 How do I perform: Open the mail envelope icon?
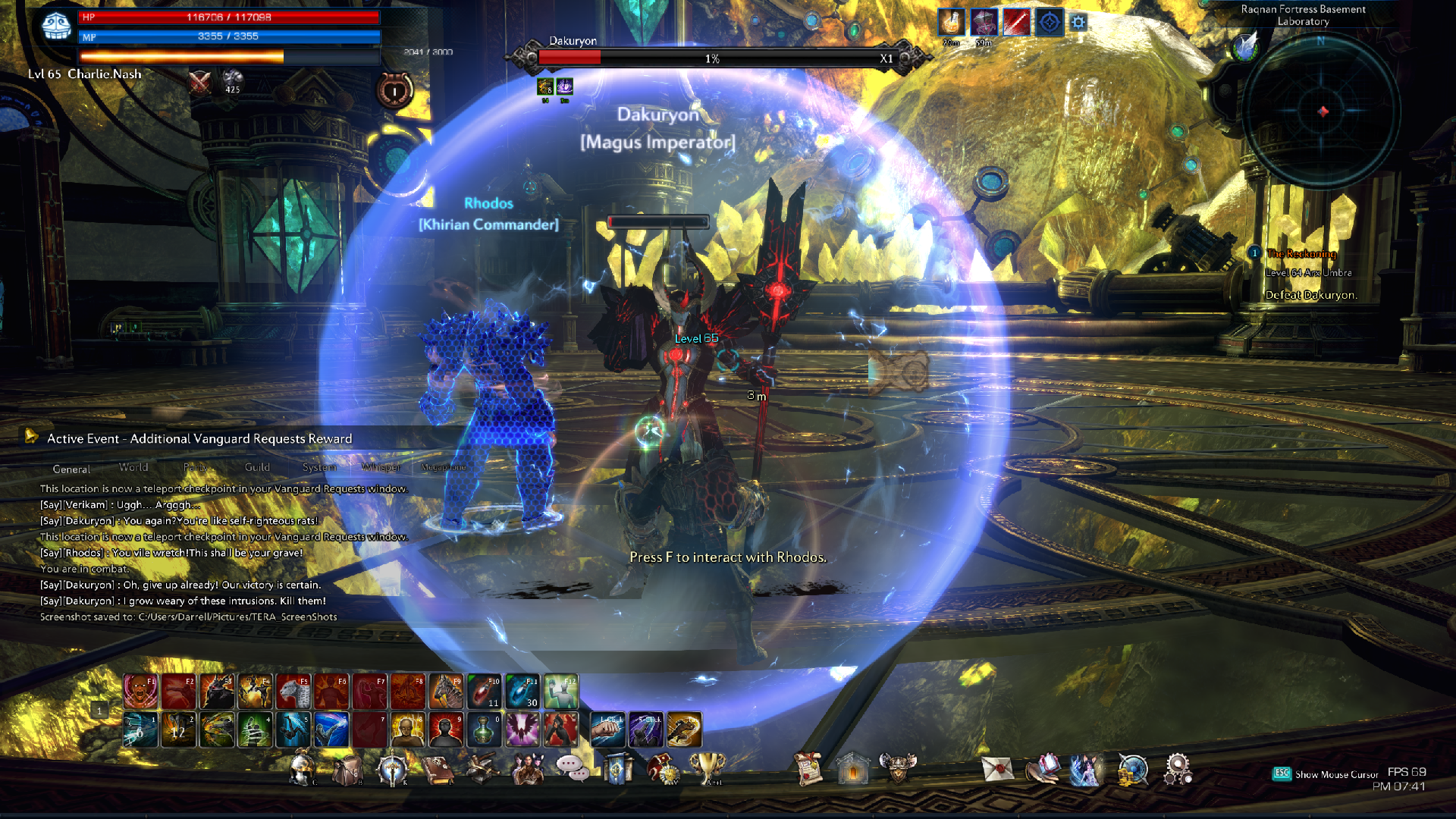pos(997,769)
